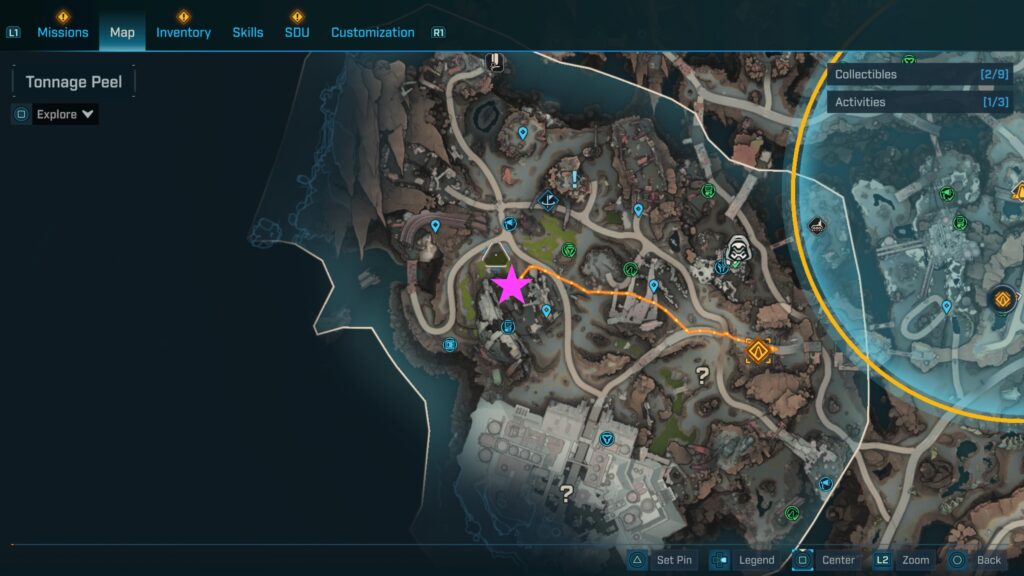Select the pink star map marker
Screen dimensions: 1024x576
point(512,286)
